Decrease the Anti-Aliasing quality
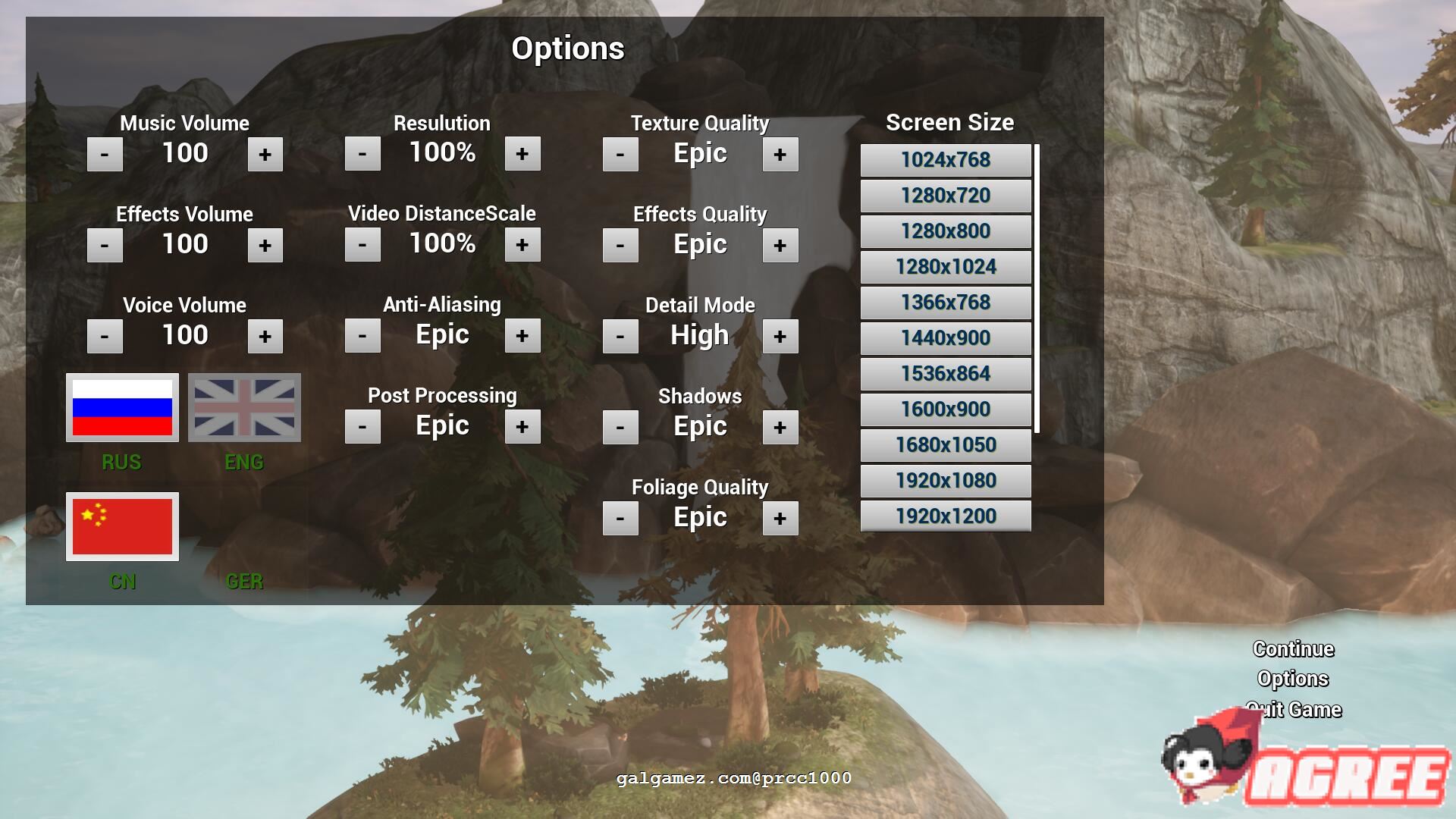 pos(362,336)
